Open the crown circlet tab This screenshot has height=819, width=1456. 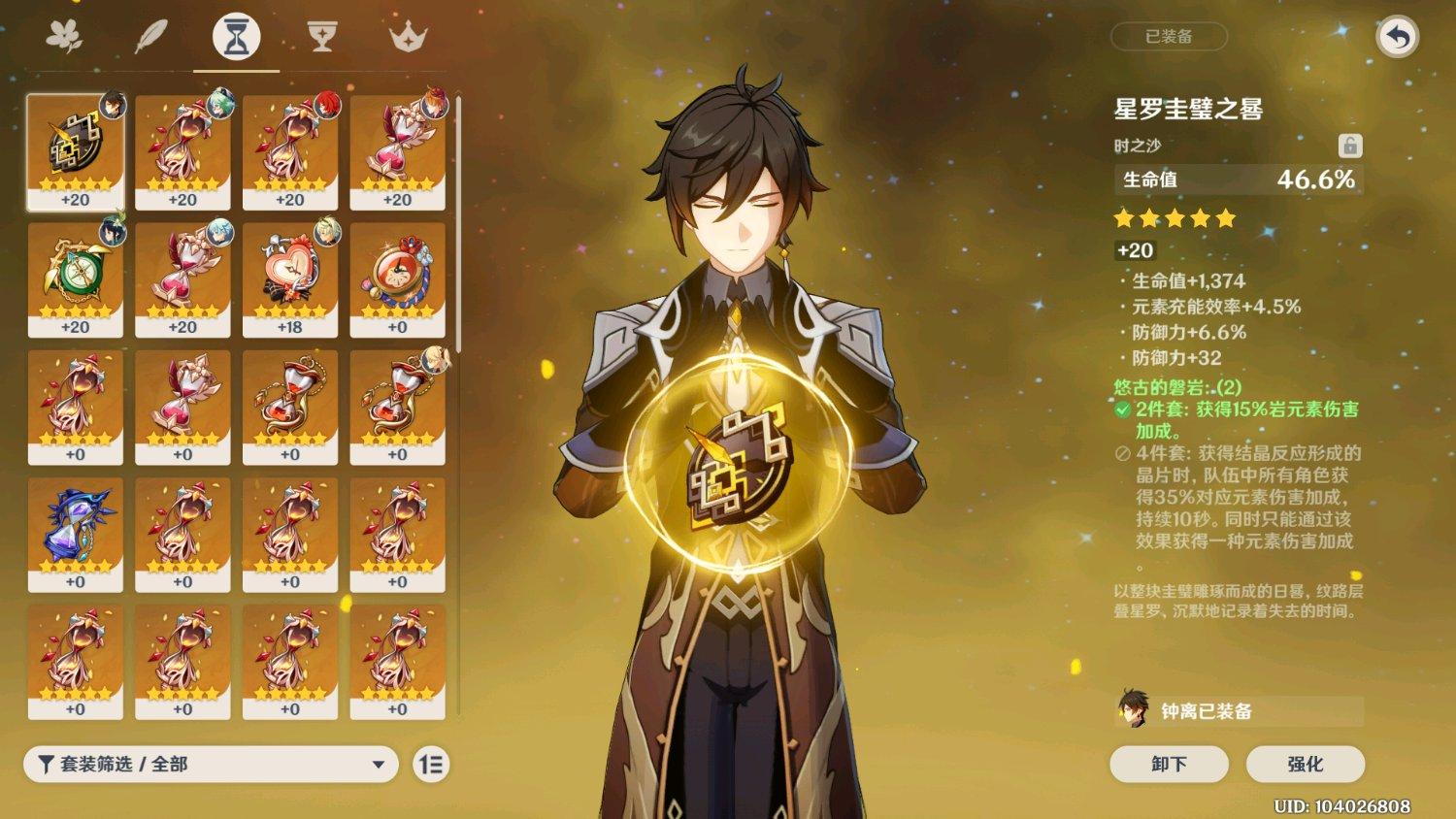(x=408, y=37)
